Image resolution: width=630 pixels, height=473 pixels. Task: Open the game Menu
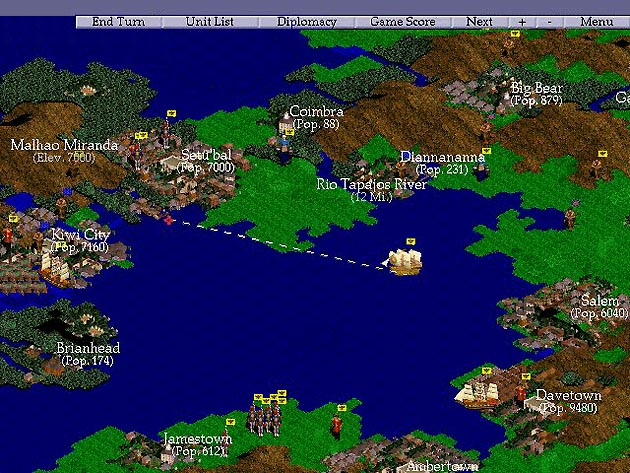point(596,21)
